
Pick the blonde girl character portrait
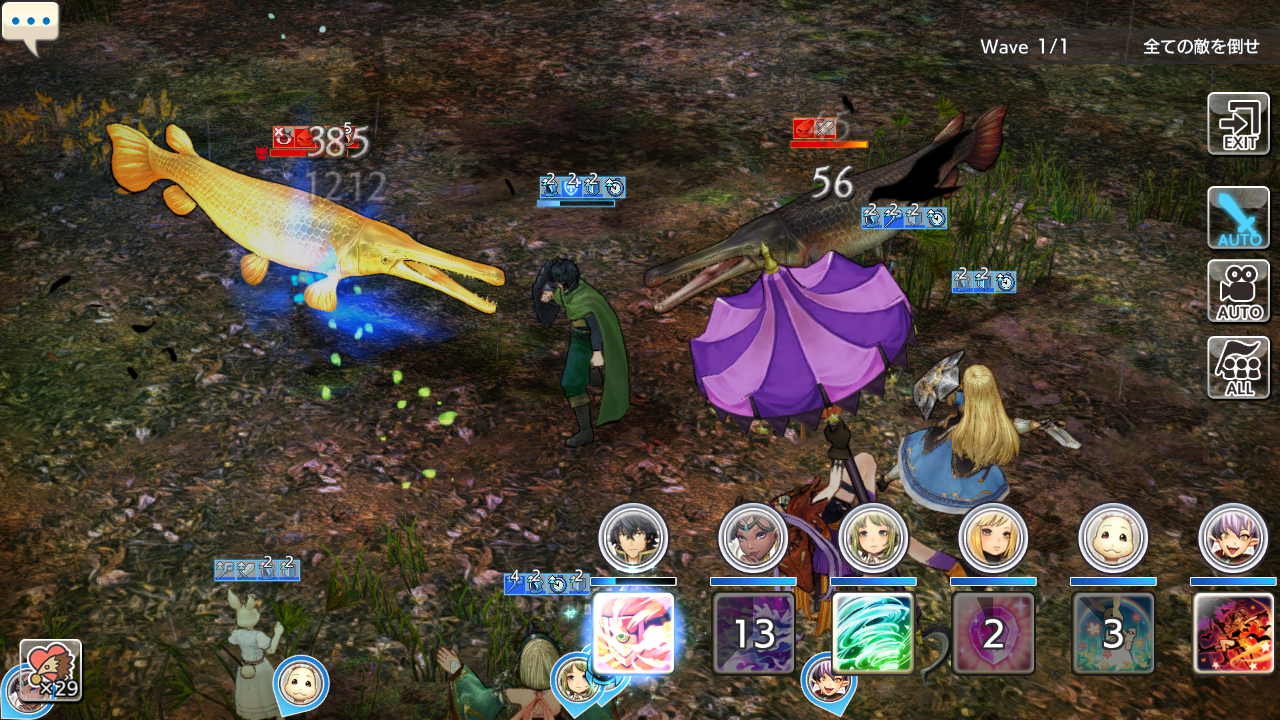pyautogui.click(x=993, y=538)
